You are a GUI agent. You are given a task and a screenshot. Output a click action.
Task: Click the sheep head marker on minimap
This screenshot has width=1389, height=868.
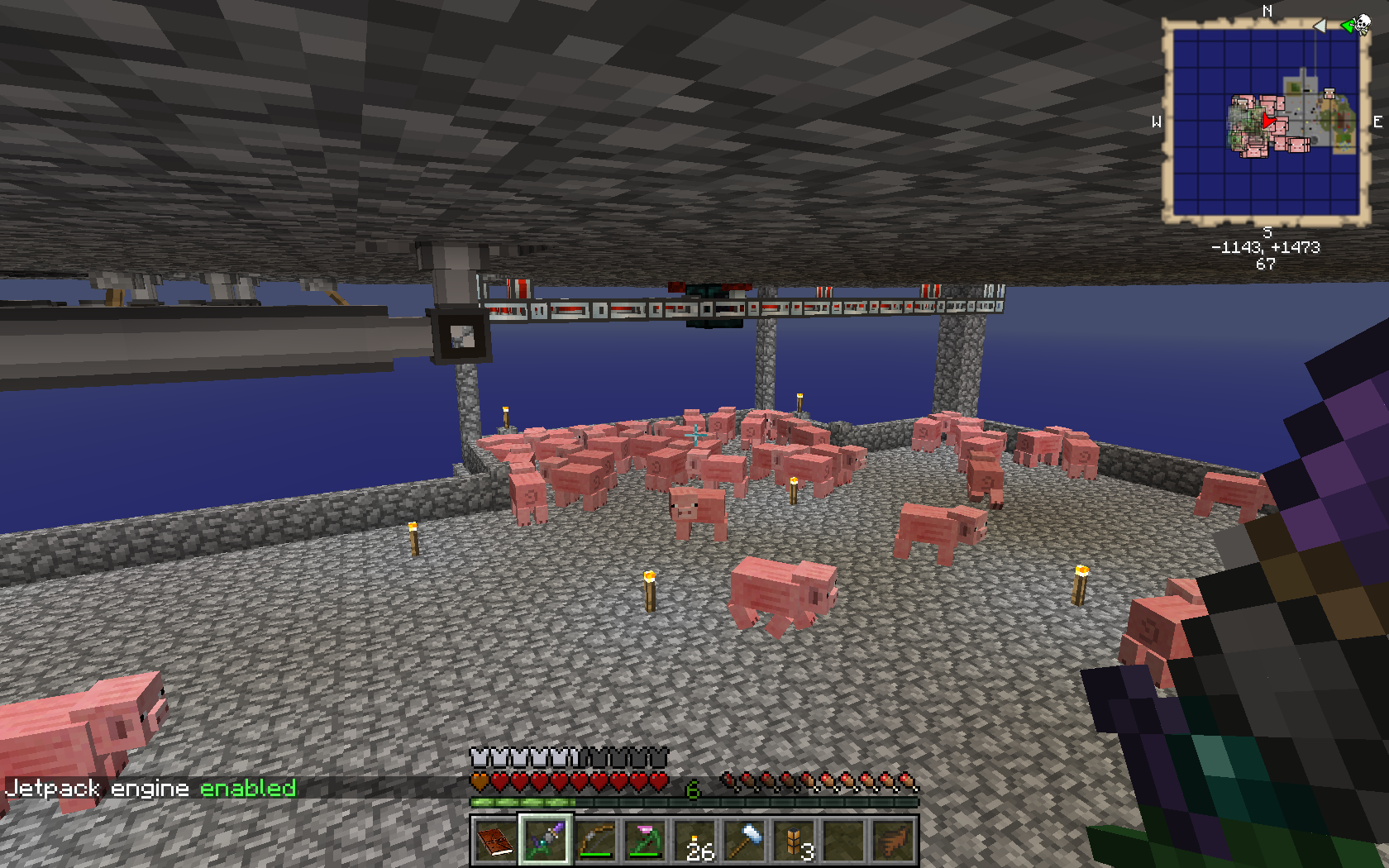coord(1329,94)
